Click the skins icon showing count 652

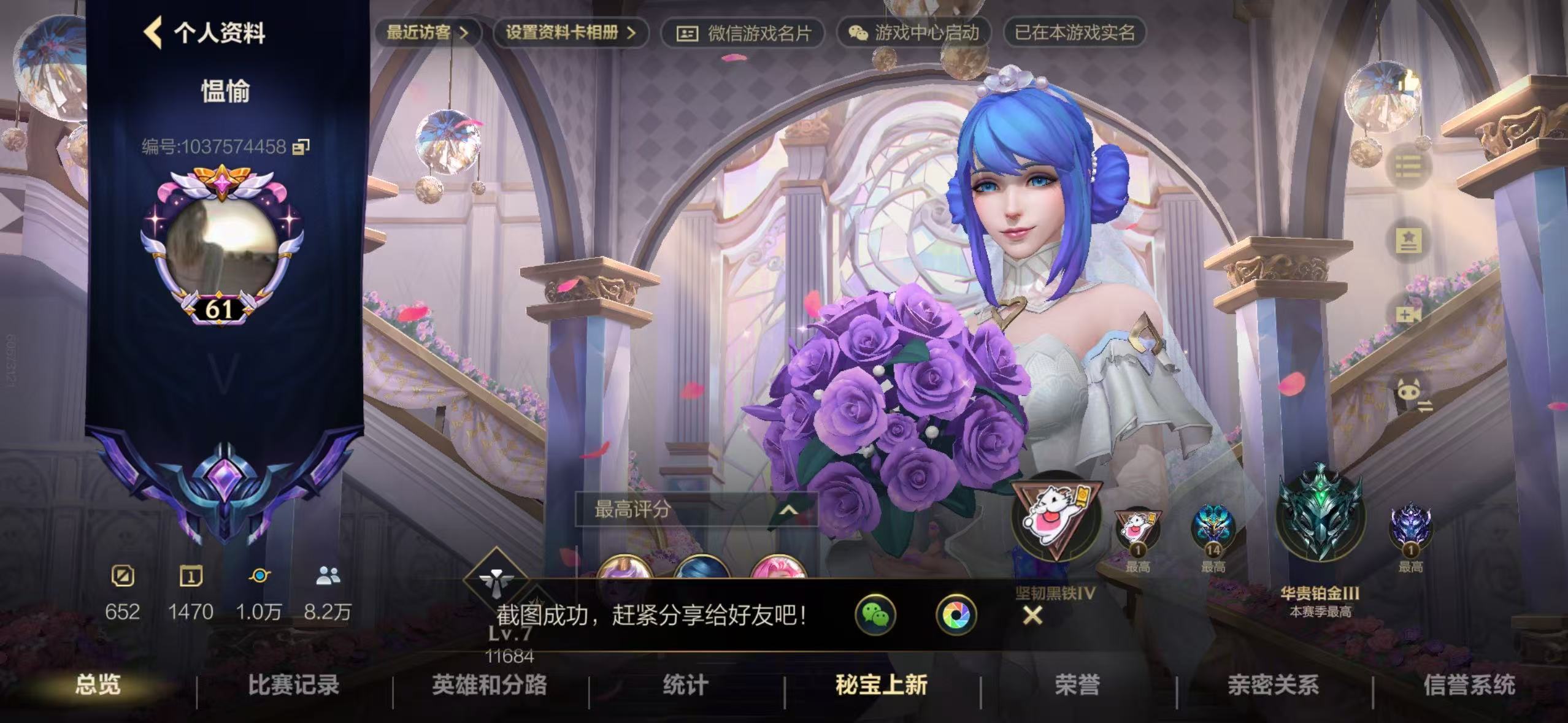coord(122,576)
